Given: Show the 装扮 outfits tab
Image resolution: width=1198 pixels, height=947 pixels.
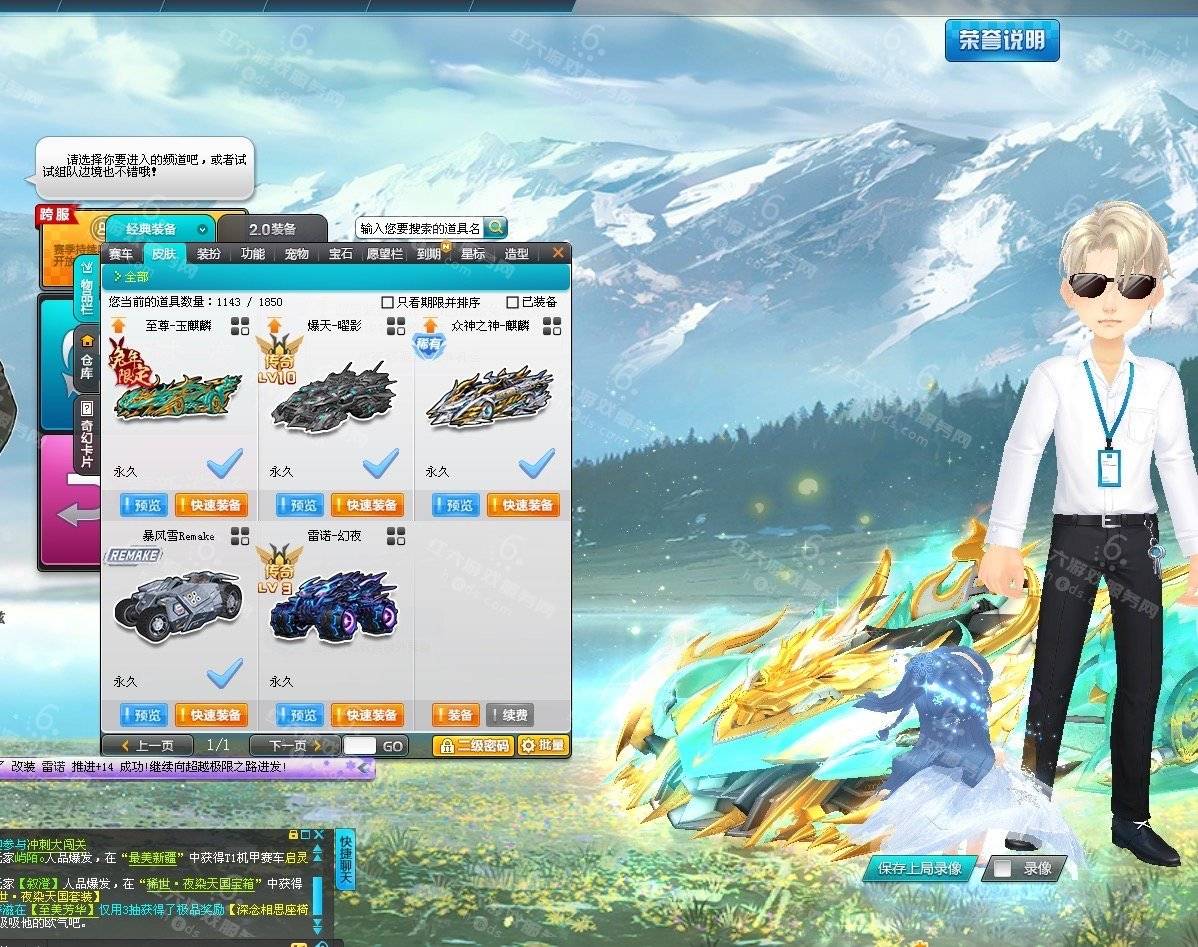Looking at the screenshot, I should click(209, 254).
